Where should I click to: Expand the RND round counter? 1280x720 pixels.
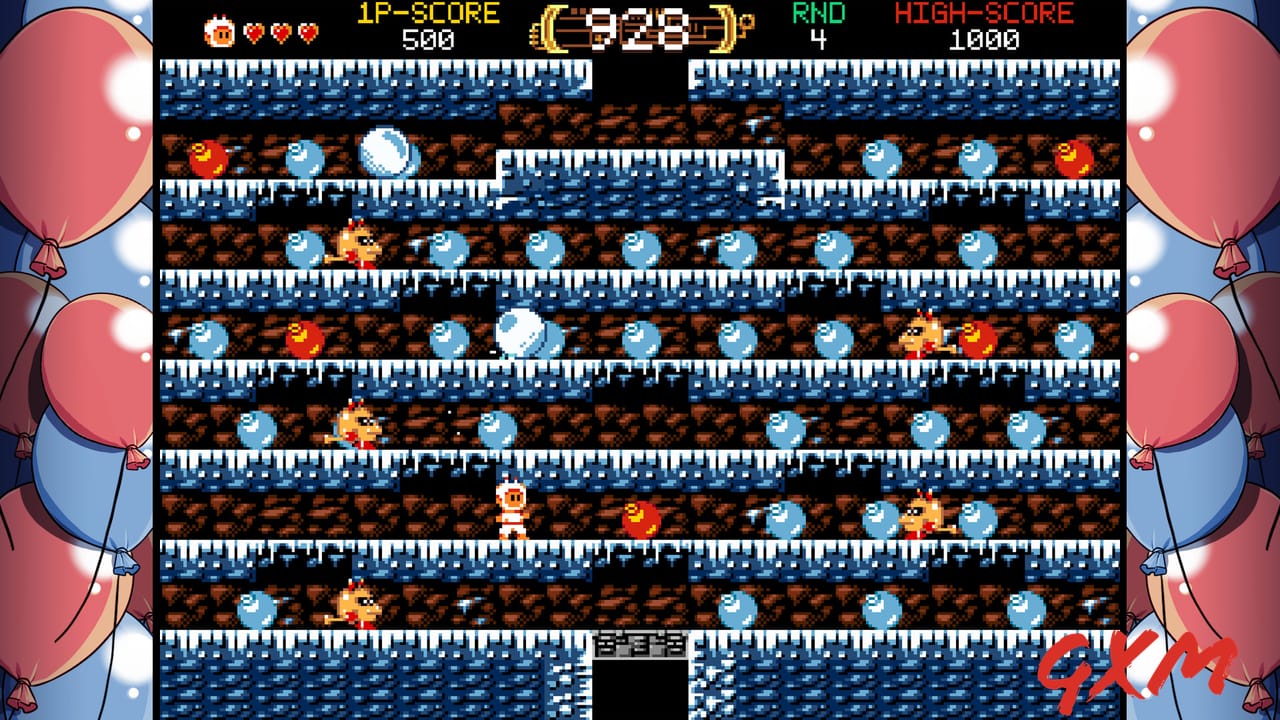(x=817, y=27)
